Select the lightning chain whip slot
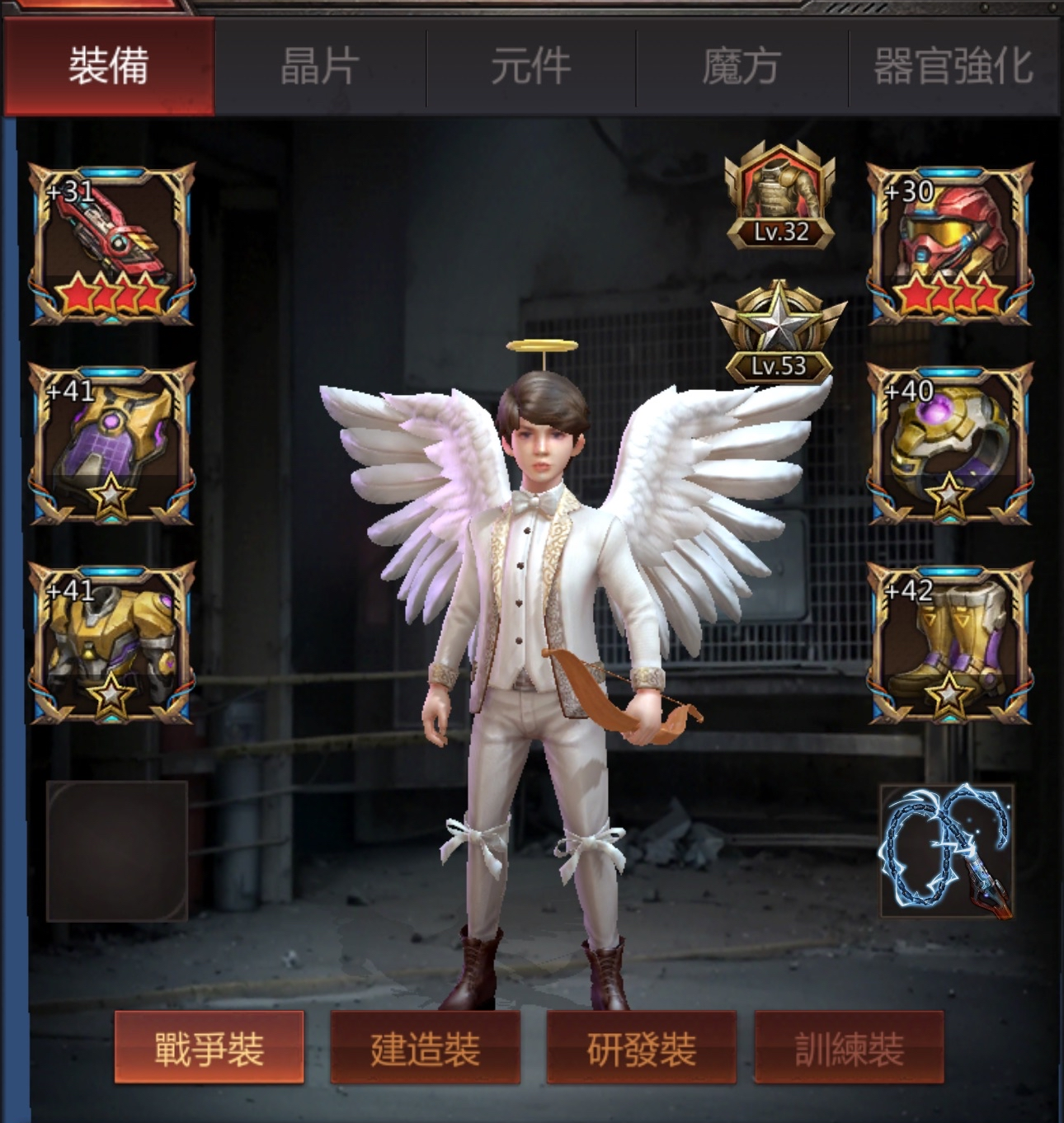Screen dimensions: 1064x1123 tap(948, 851)
